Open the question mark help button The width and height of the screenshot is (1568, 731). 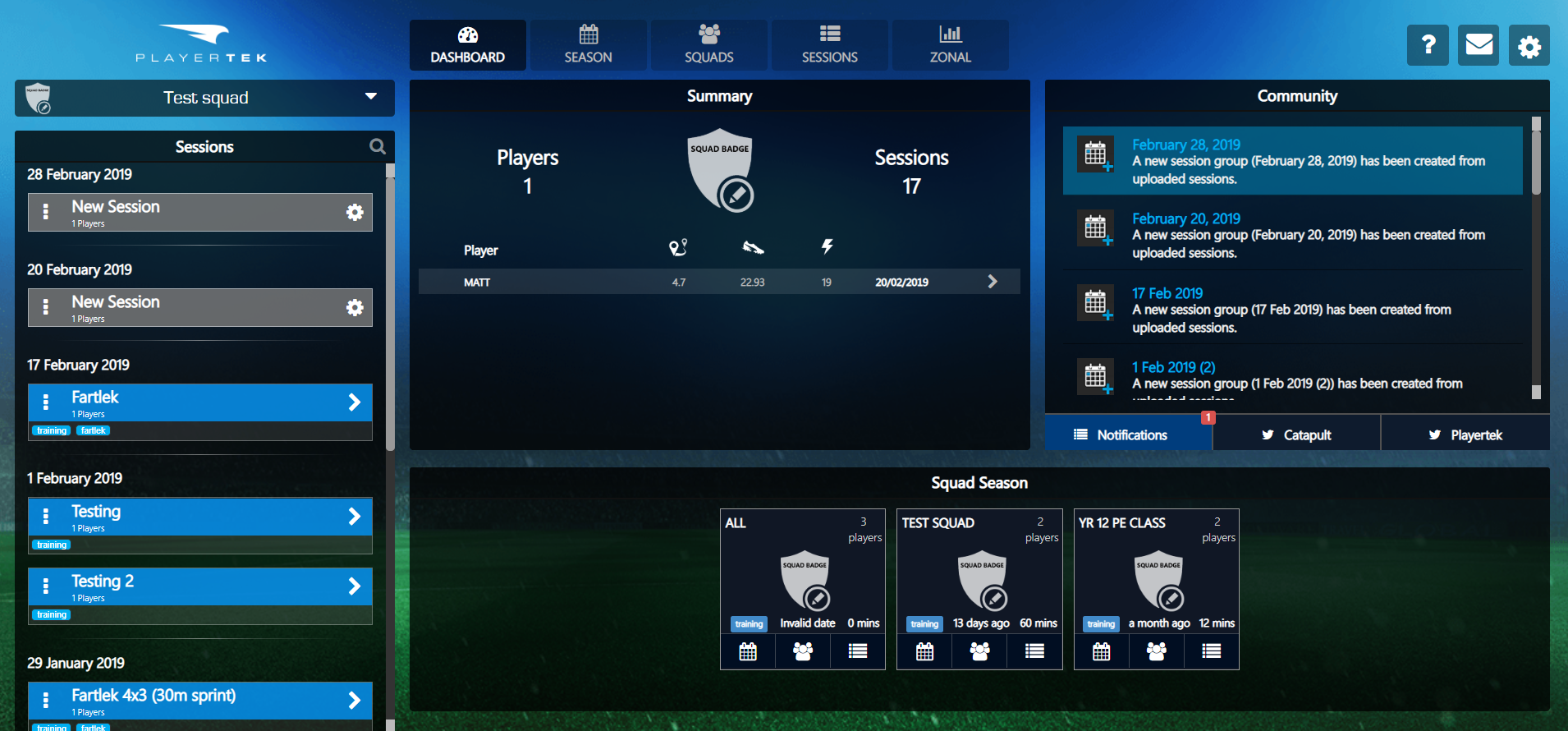(x=1428, y=45)
